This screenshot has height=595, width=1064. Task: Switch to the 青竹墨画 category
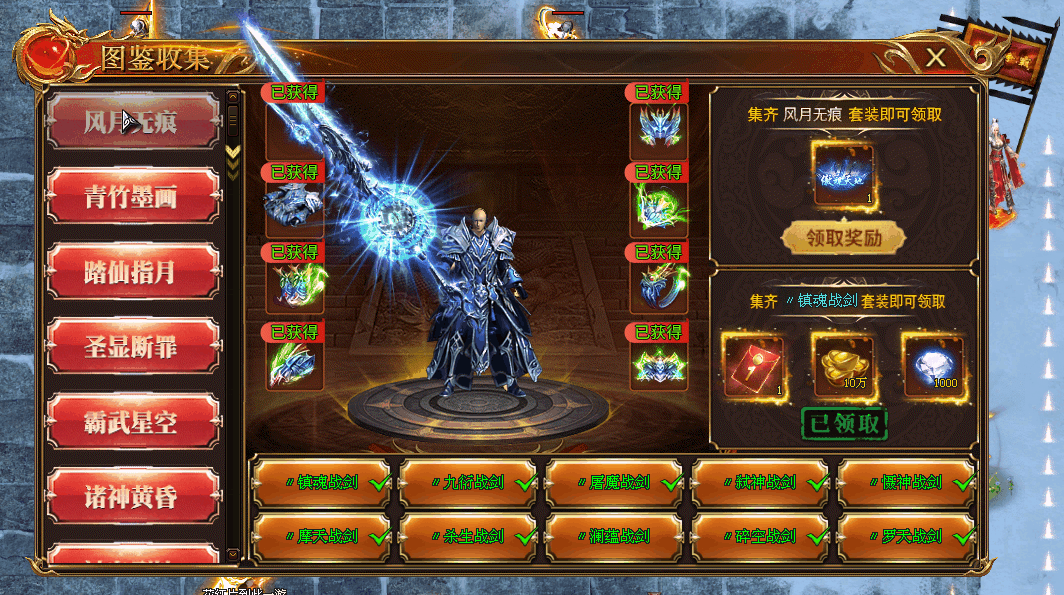[x=132, y=196]
